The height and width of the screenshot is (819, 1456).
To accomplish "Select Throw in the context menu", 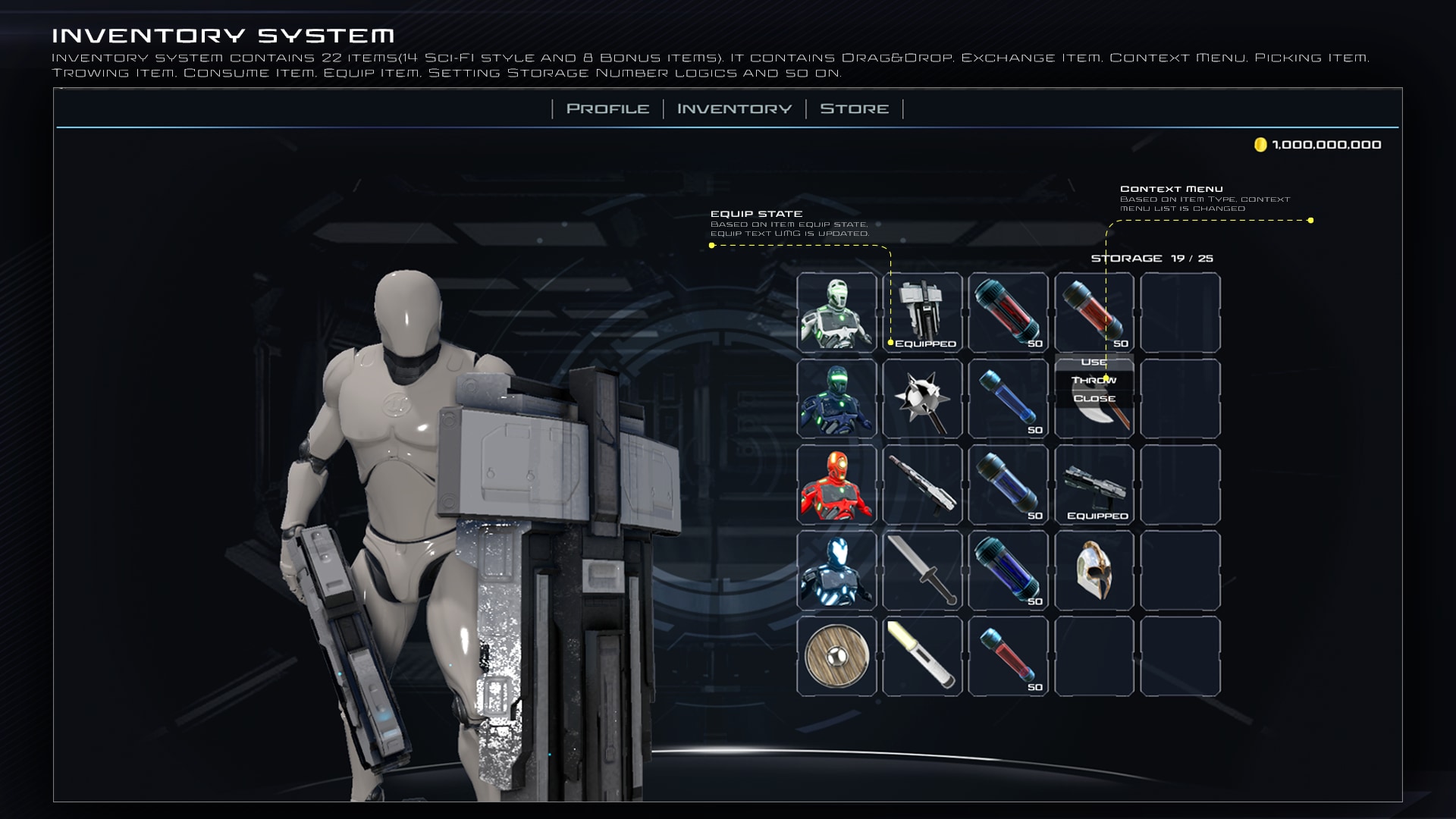I will pyautogui.click(x=1094, y=379).
